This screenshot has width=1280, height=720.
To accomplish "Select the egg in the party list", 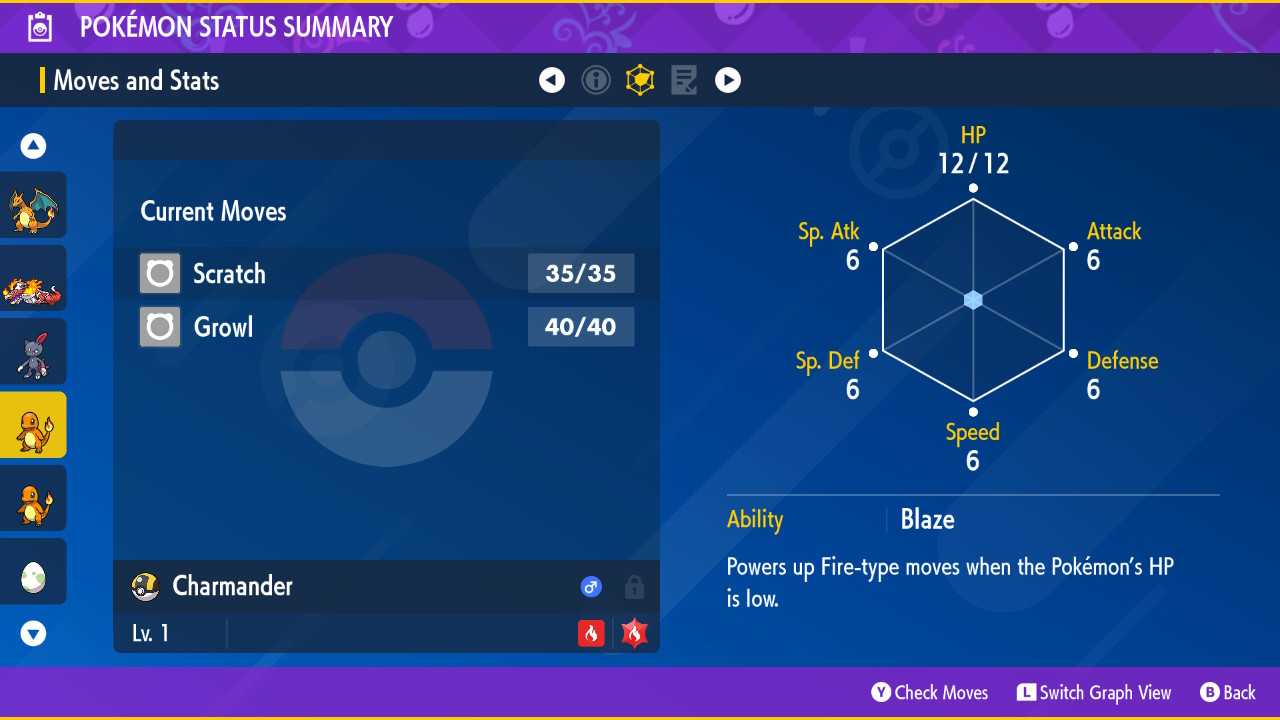I will pos(33,570).
